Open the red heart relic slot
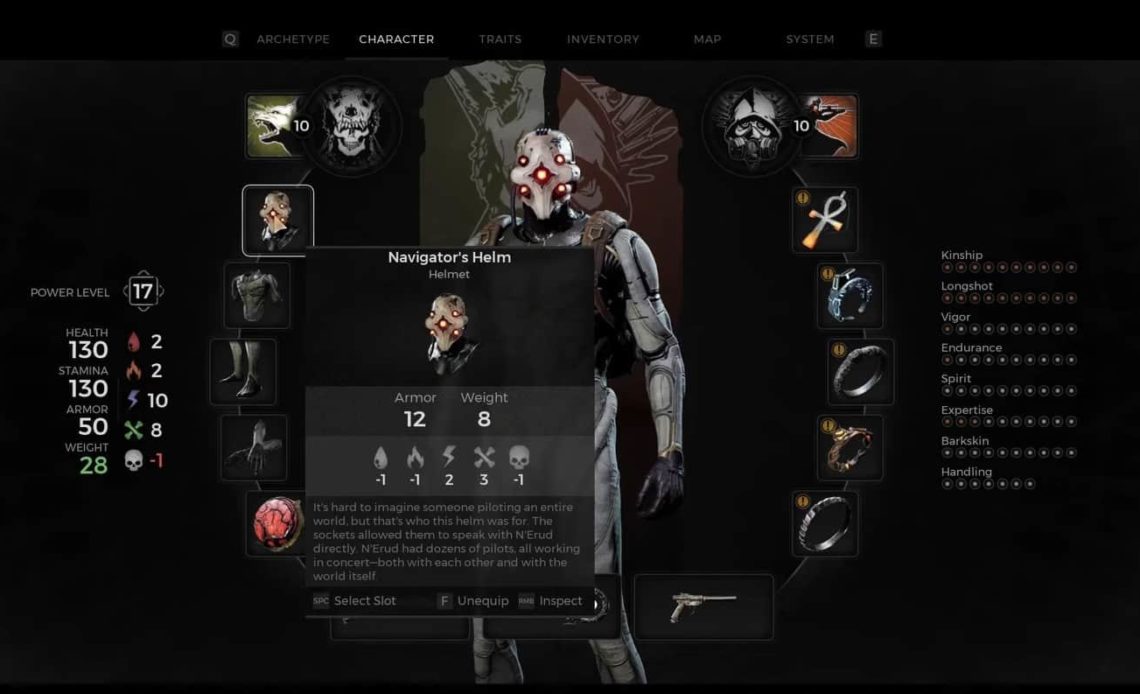 tap(278, 522)
